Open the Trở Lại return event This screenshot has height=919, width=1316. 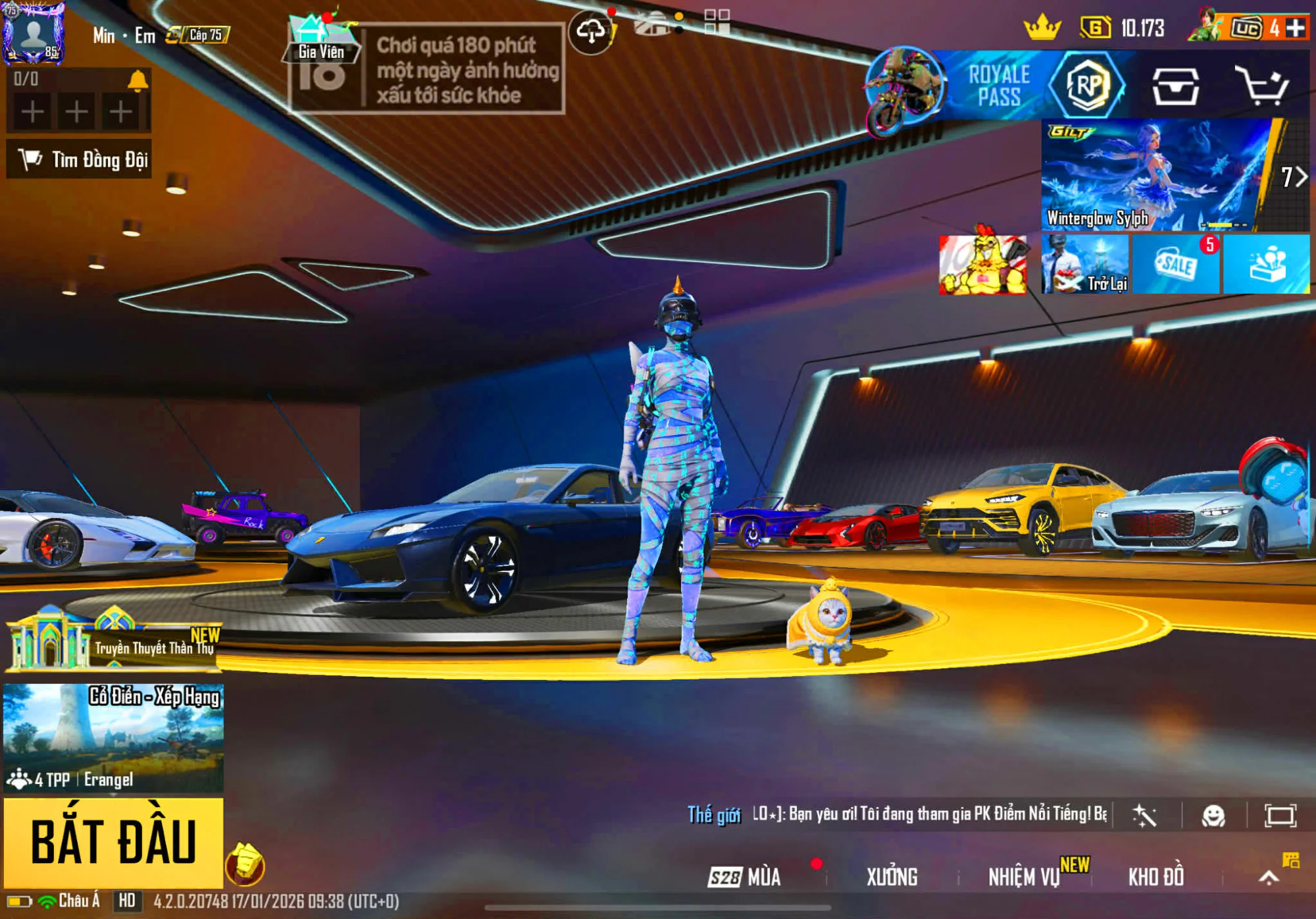coord(1085,265)
